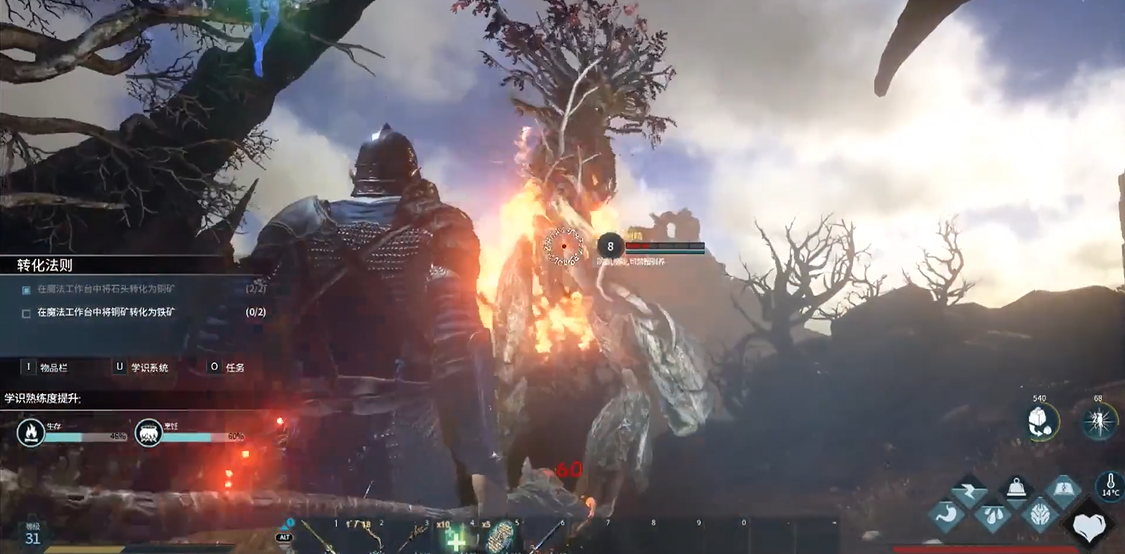Click the copper-to-iron ore quest objective
This screenshot has height=554, width=1125.
[105, 313]
